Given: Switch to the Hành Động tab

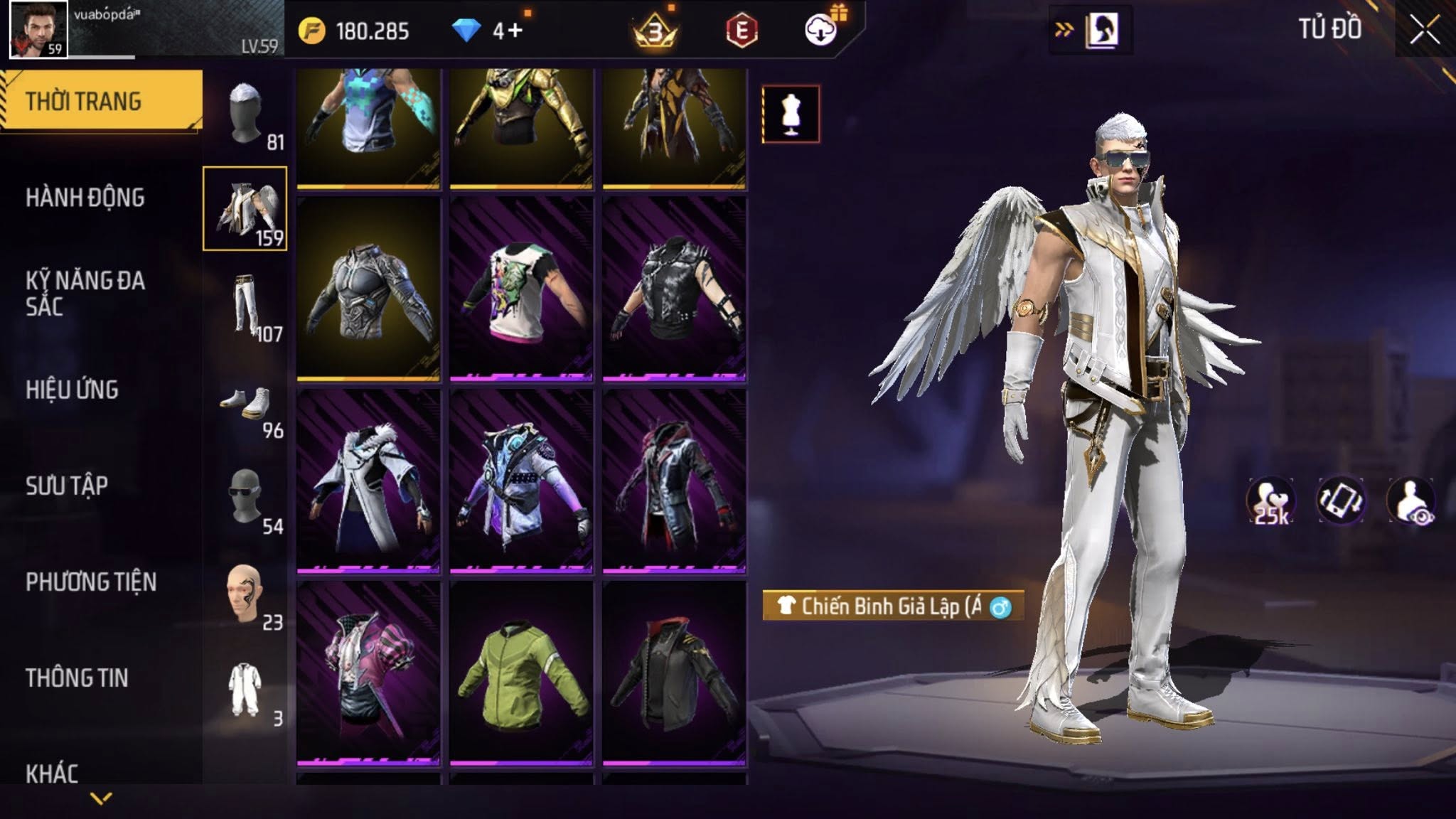Looking at the screenshot, I should 85,198.
